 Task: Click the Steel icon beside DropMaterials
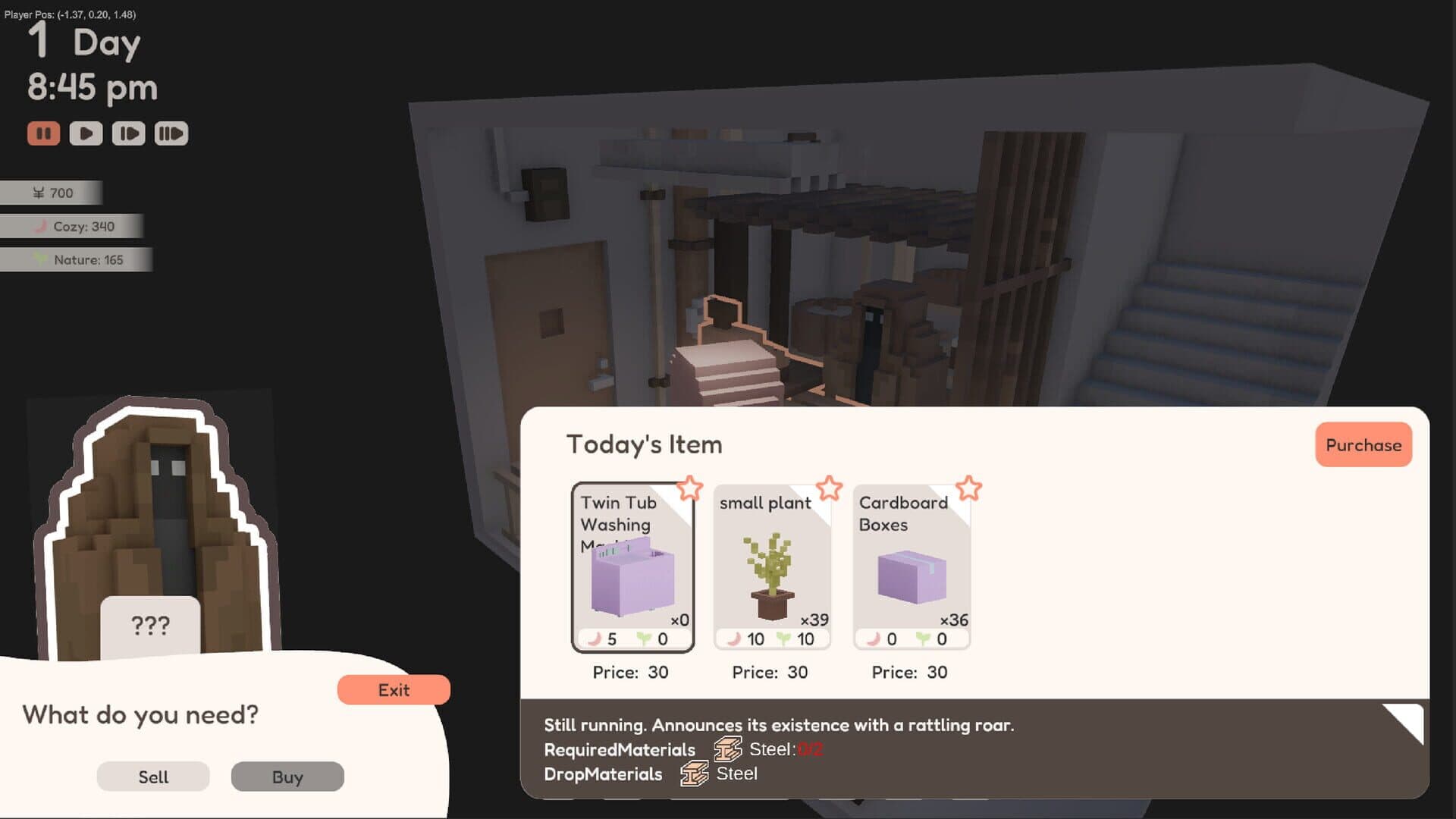click(692, 774)
